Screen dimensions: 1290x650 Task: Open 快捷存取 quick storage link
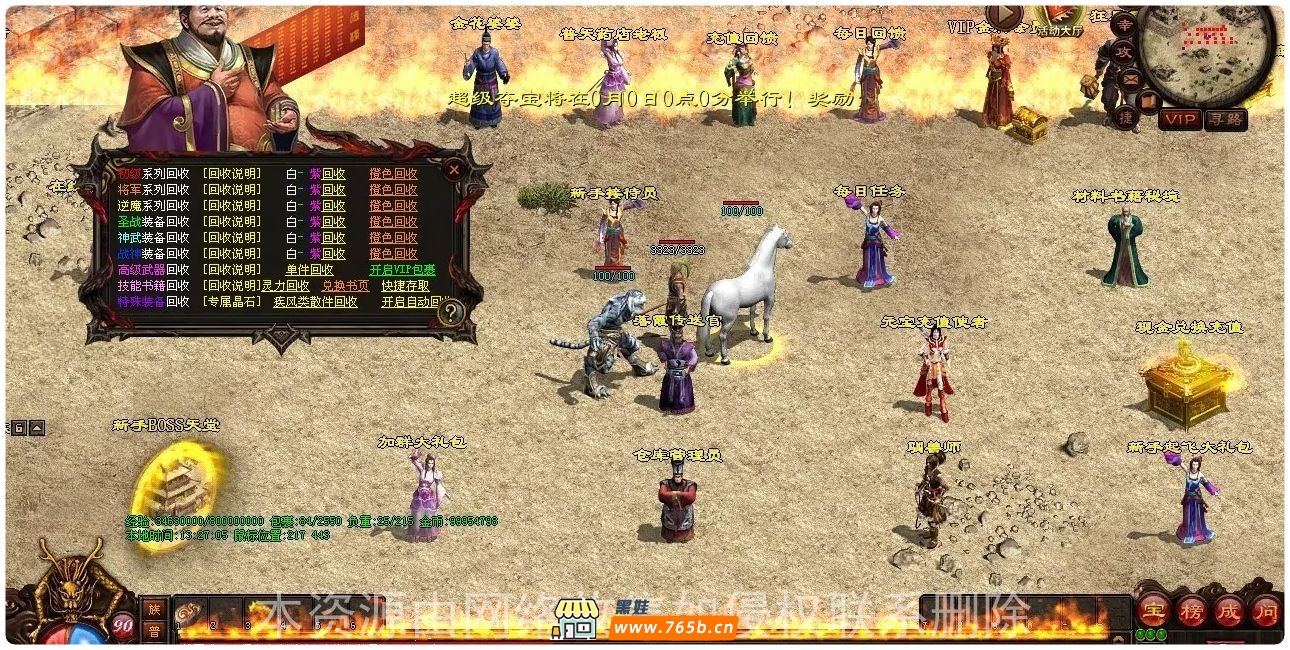405,285
